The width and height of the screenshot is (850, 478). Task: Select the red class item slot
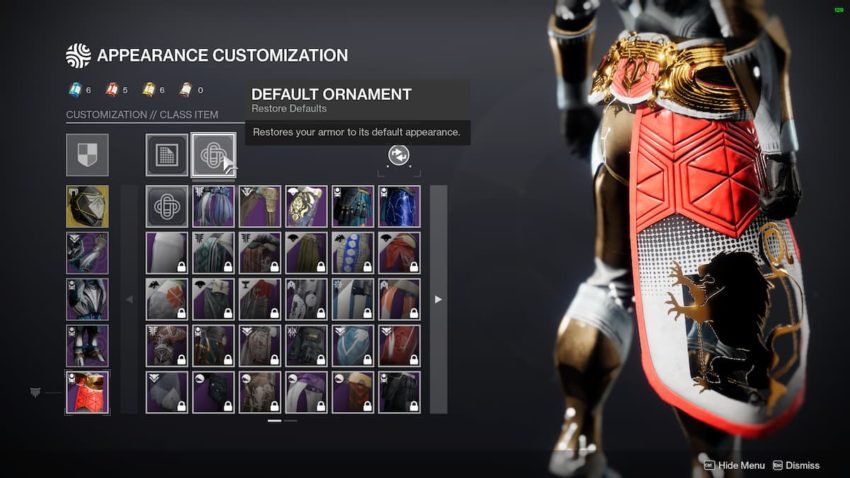click(87, 391)
